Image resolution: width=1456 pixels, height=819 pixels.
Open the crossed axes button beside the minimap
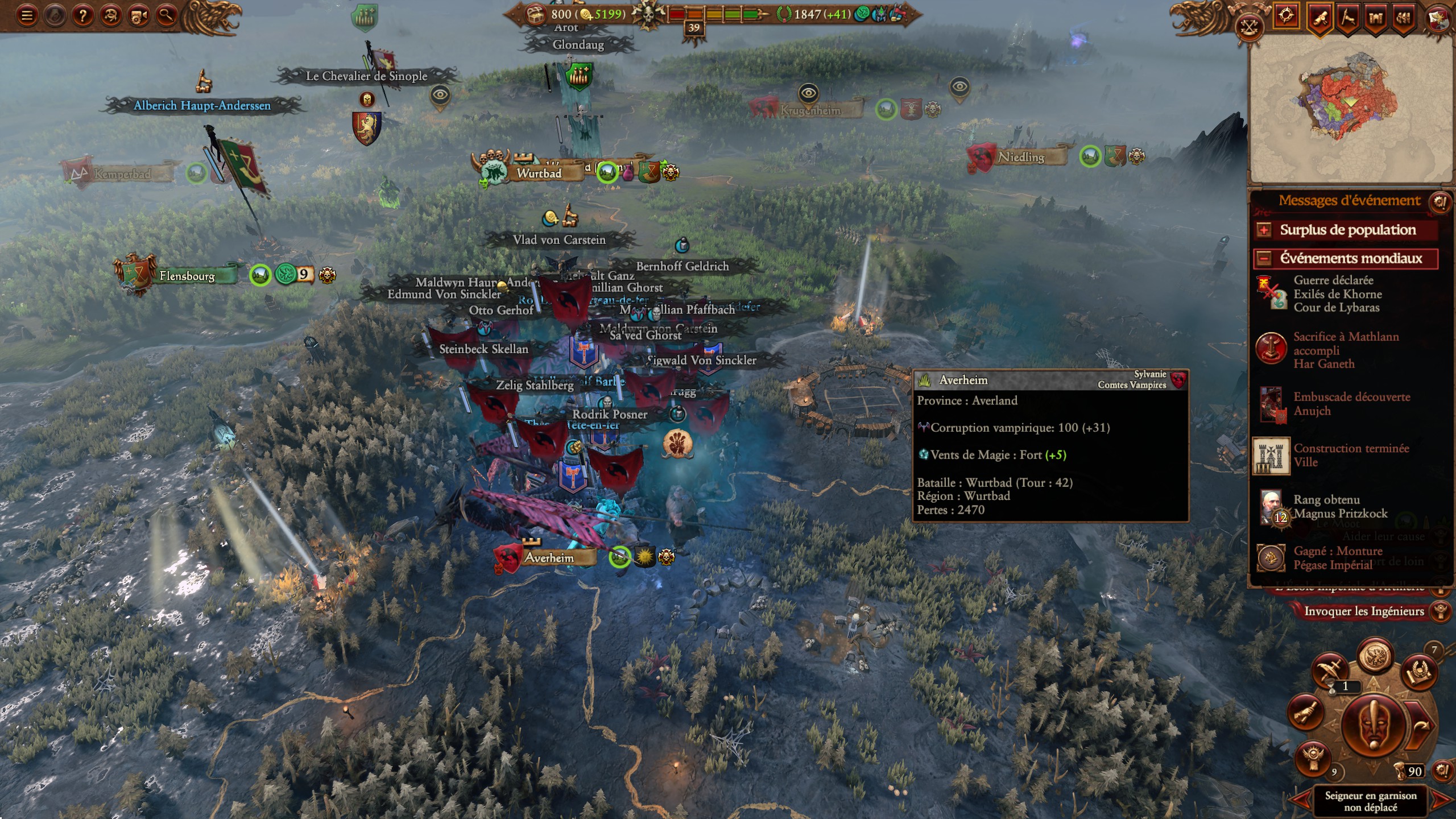[x=1249, y=27]
